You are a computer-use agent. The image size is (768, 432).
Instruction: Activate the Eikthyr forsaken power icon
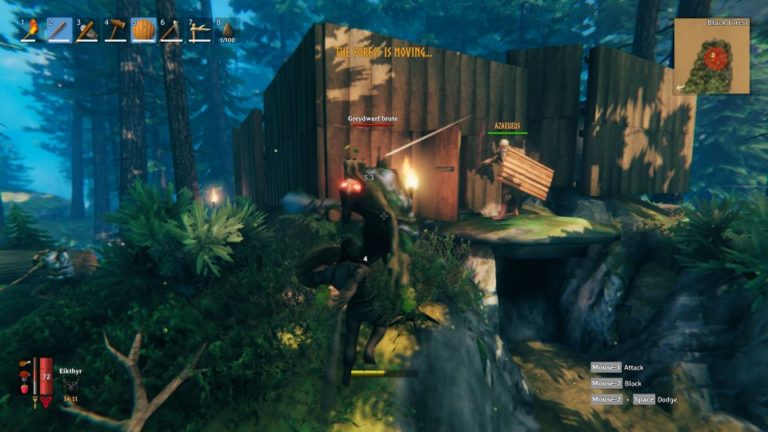(x=70, y=384)
